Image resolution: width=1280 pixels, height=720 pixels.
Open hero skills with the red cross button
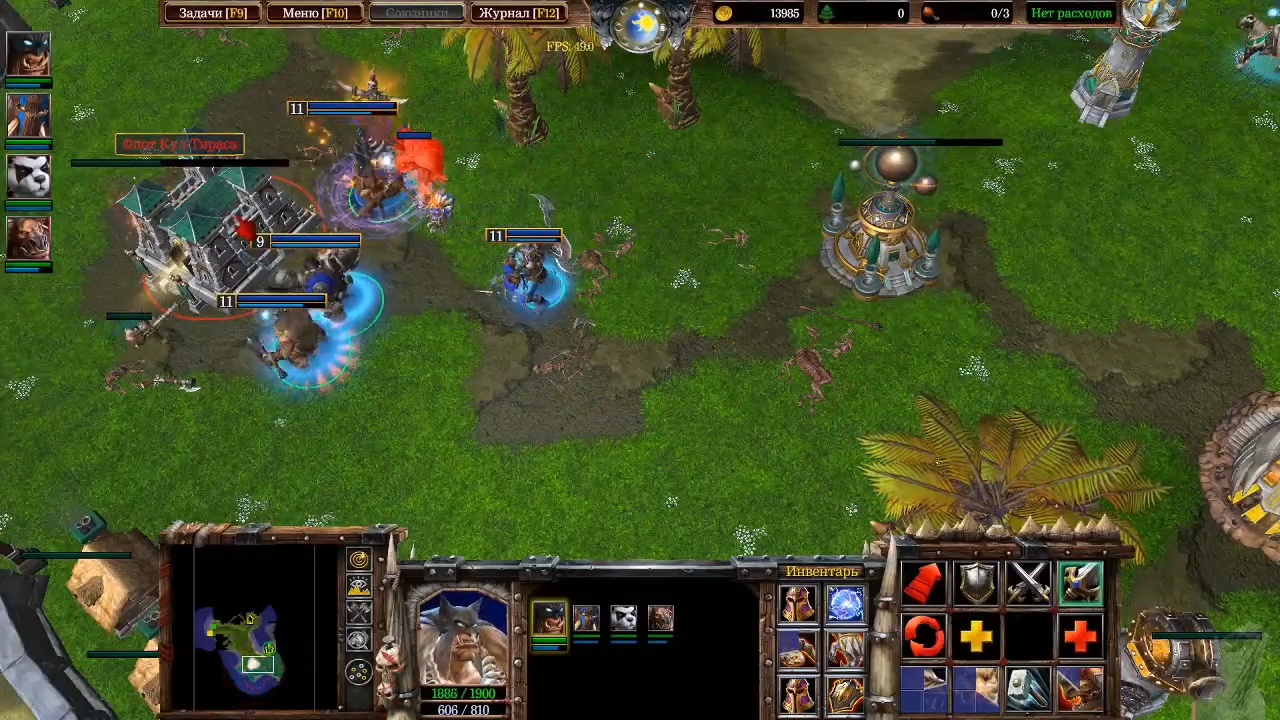(x=1080, y=635)
